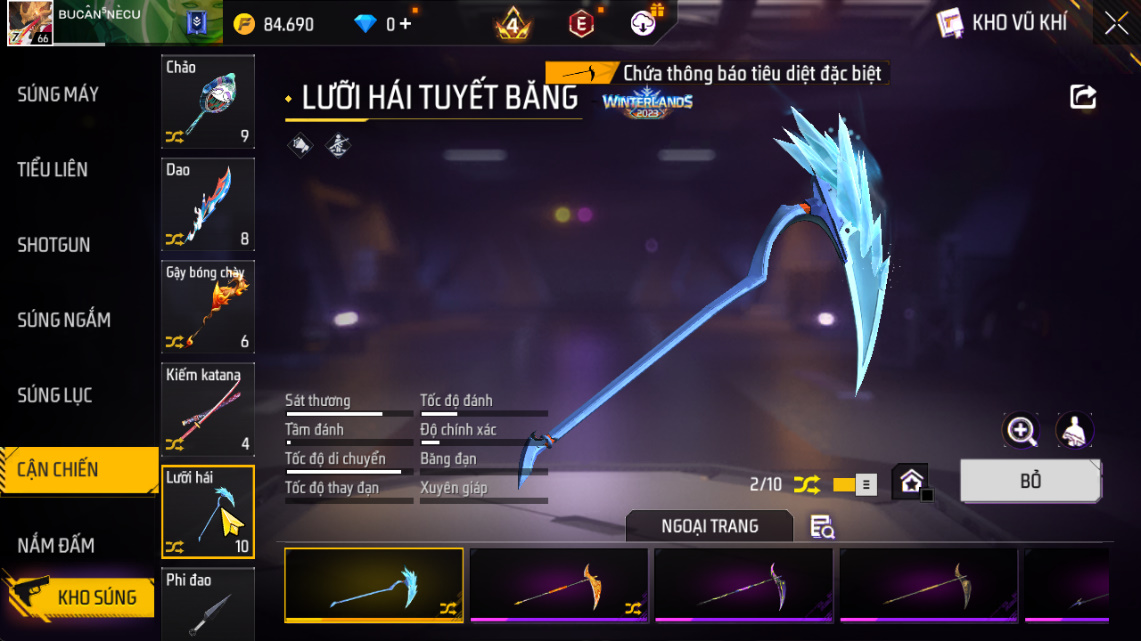Choose the Dao weapon tile
Viewport: 1141px width, 641px height.
(208, 204)
